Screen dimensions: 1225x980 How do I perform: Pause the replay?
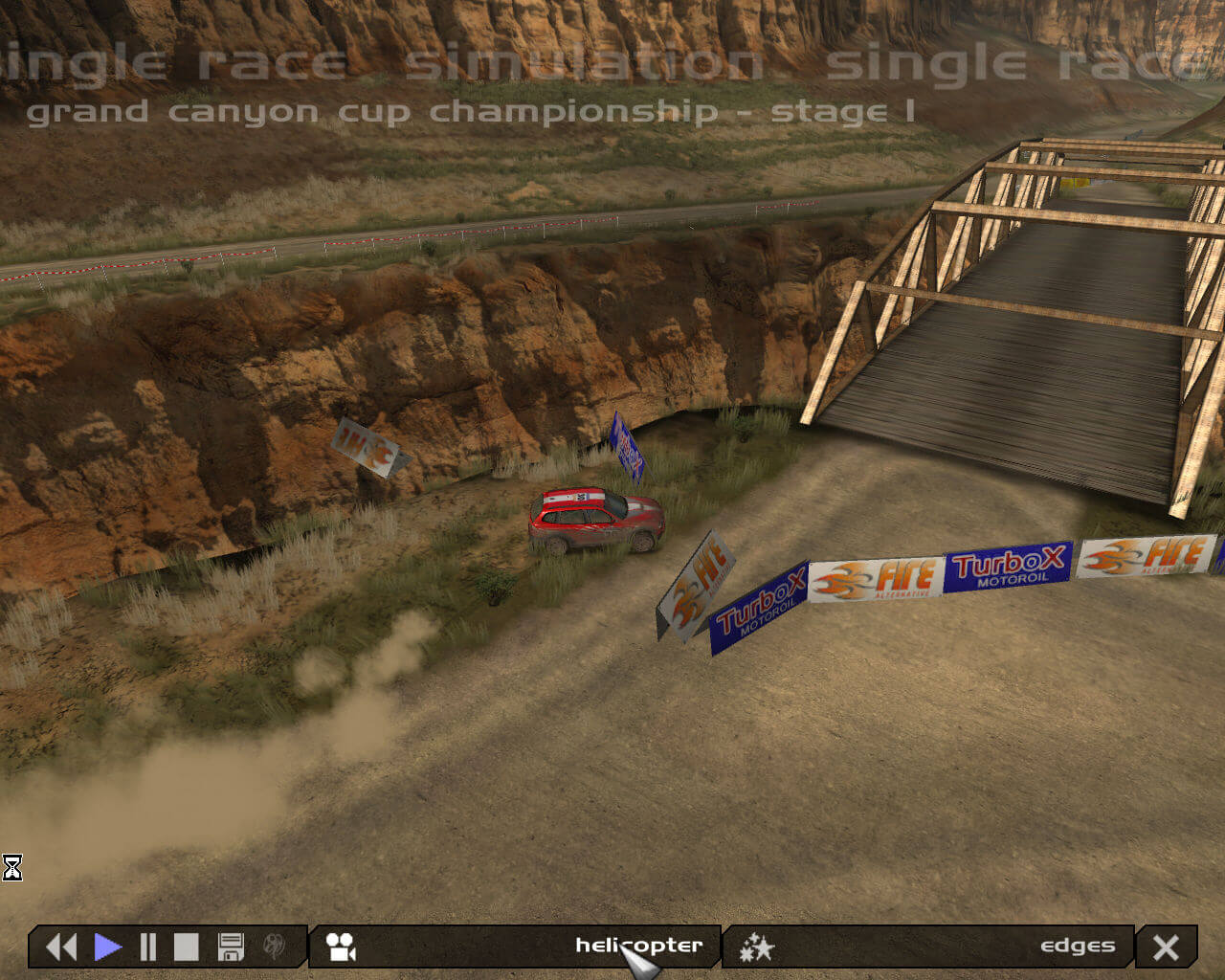[148, 947]
